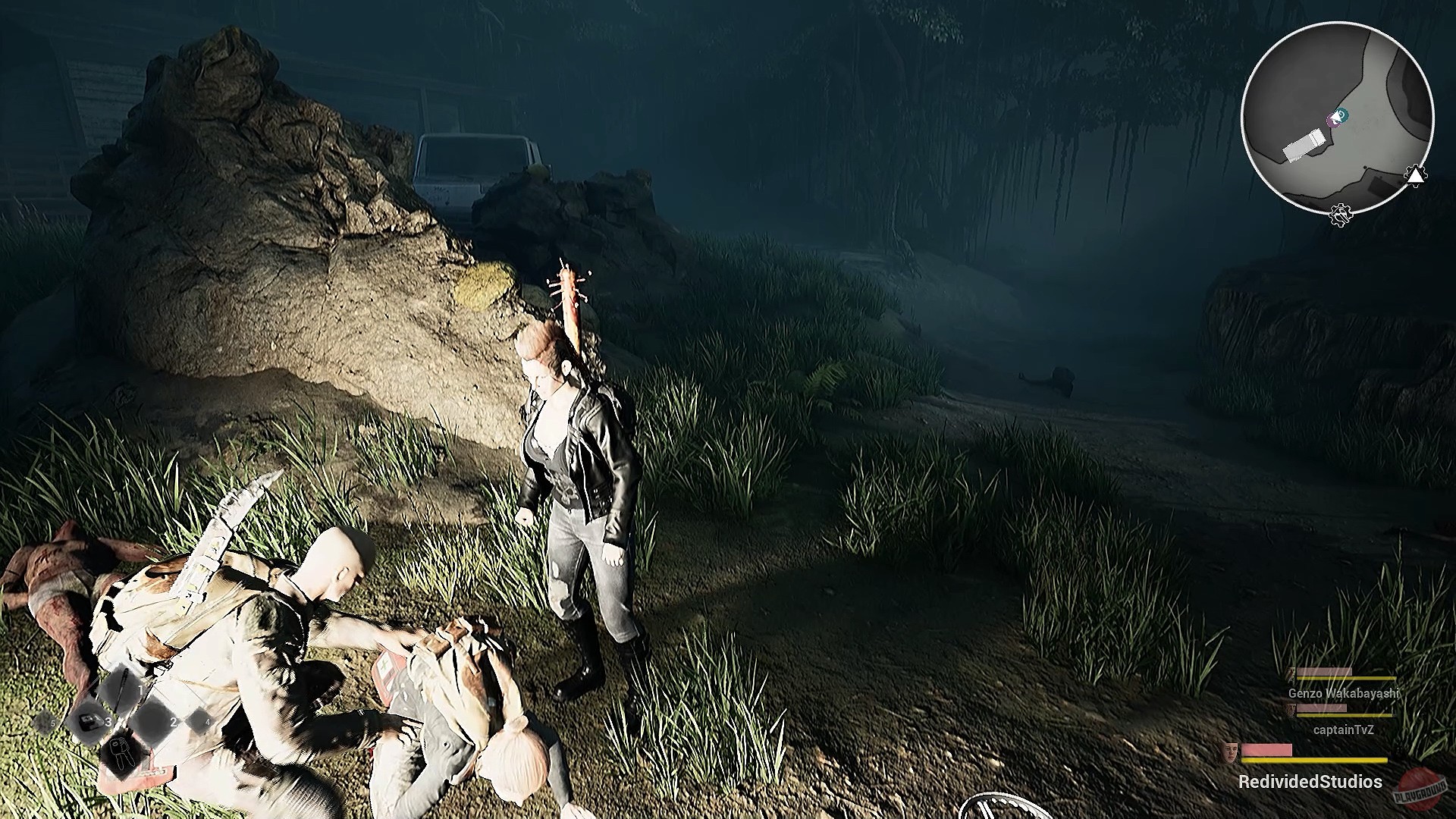Click your purple player marker on the minimap

pos(1333,120)
